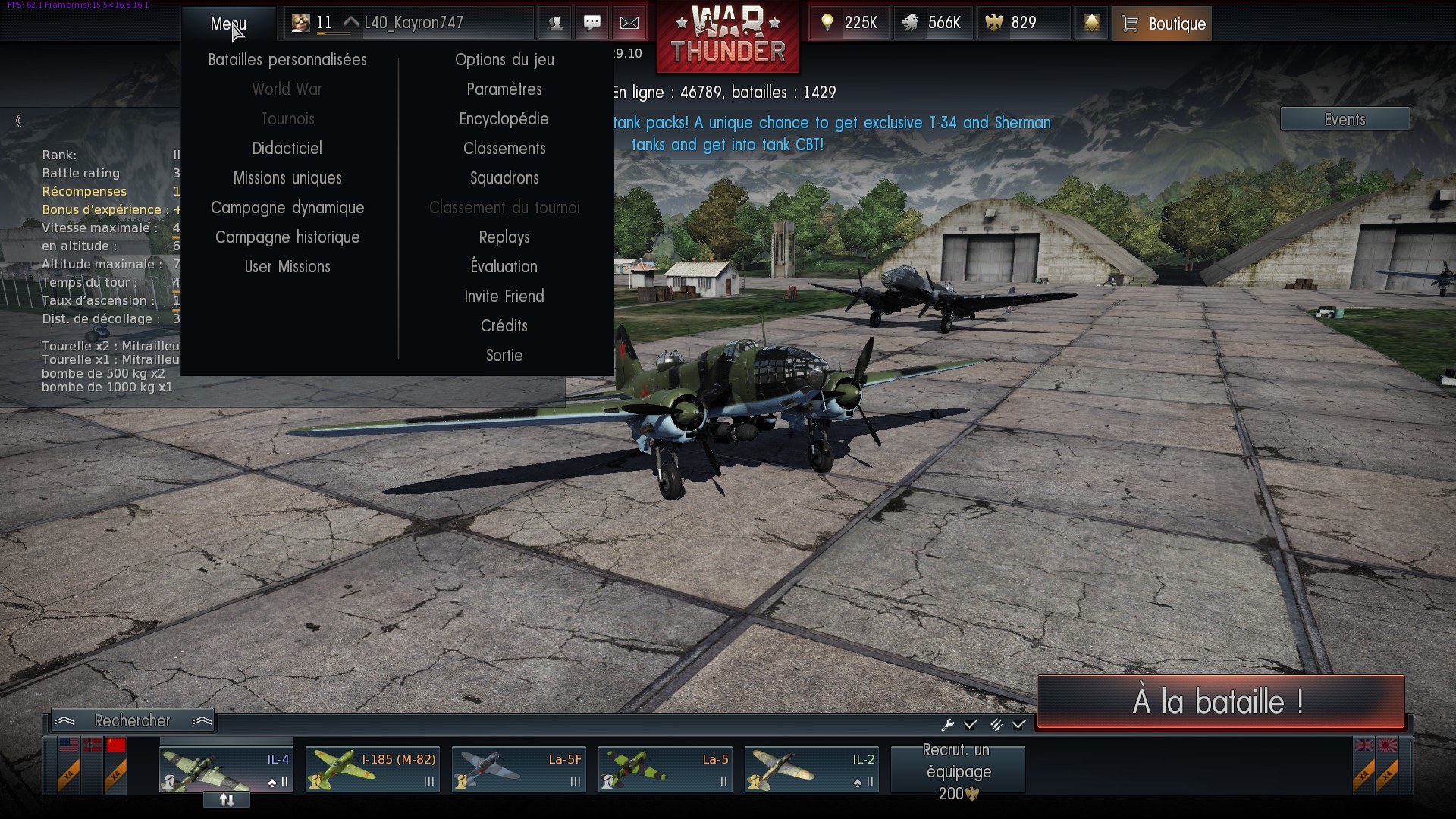
Task: Open the Paramètres settings entry
Action: [504, 89]
